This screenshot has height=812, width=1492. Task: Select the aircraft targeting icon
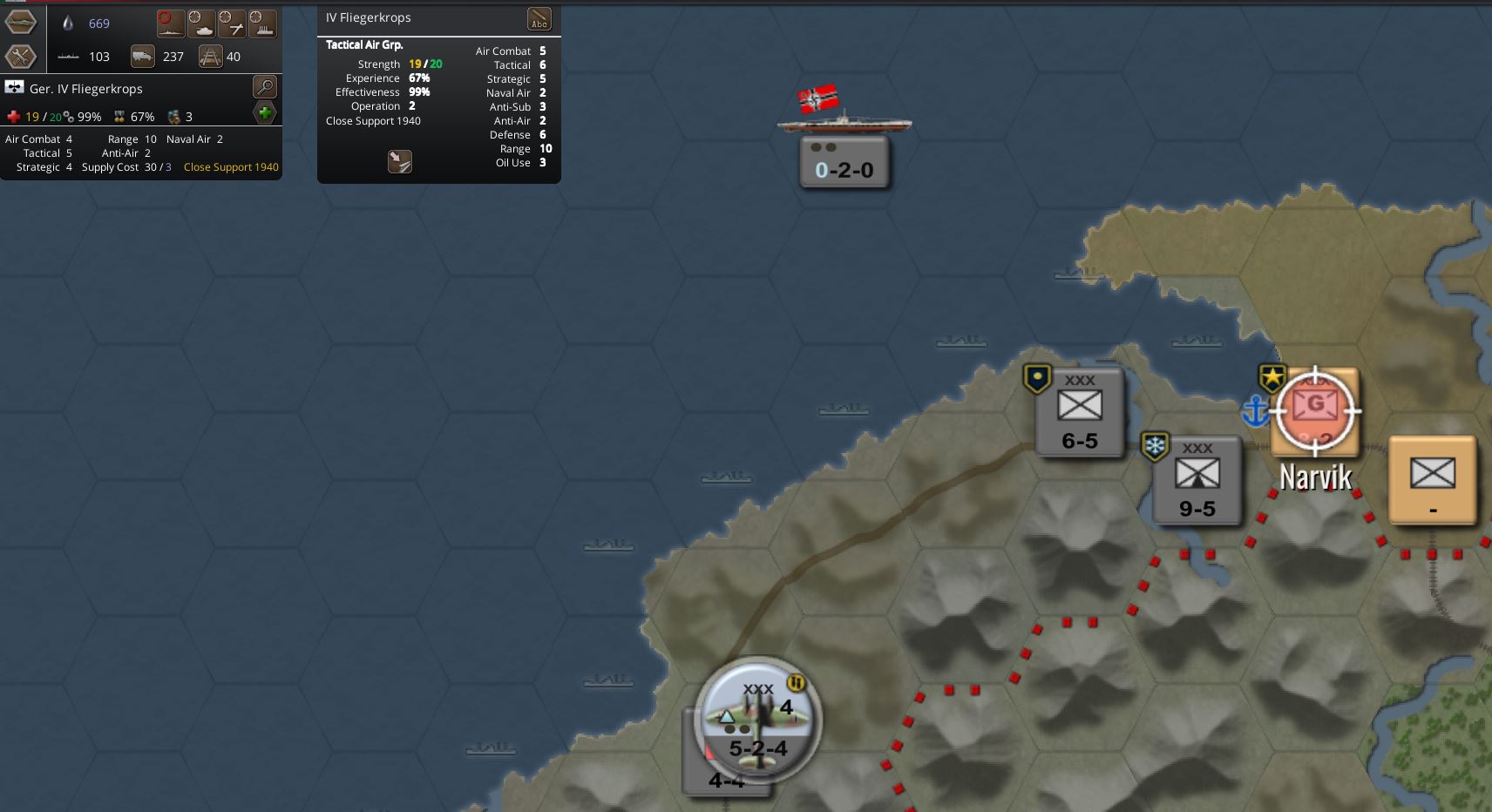(x=234, y=24)
